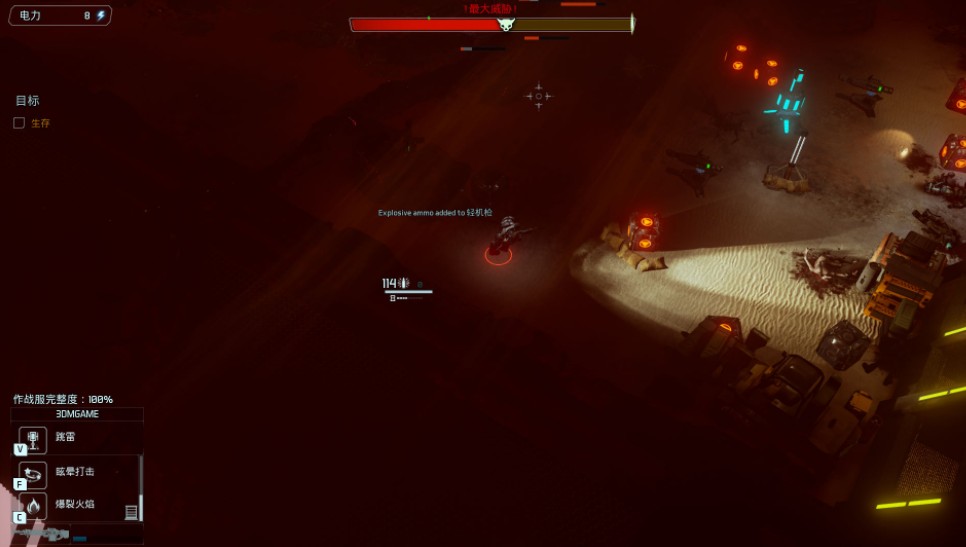This screenshot has width=966, height=547.
Task: Trigger the 爆裂火焰 flame ability
Action: [x=33, y=507]
